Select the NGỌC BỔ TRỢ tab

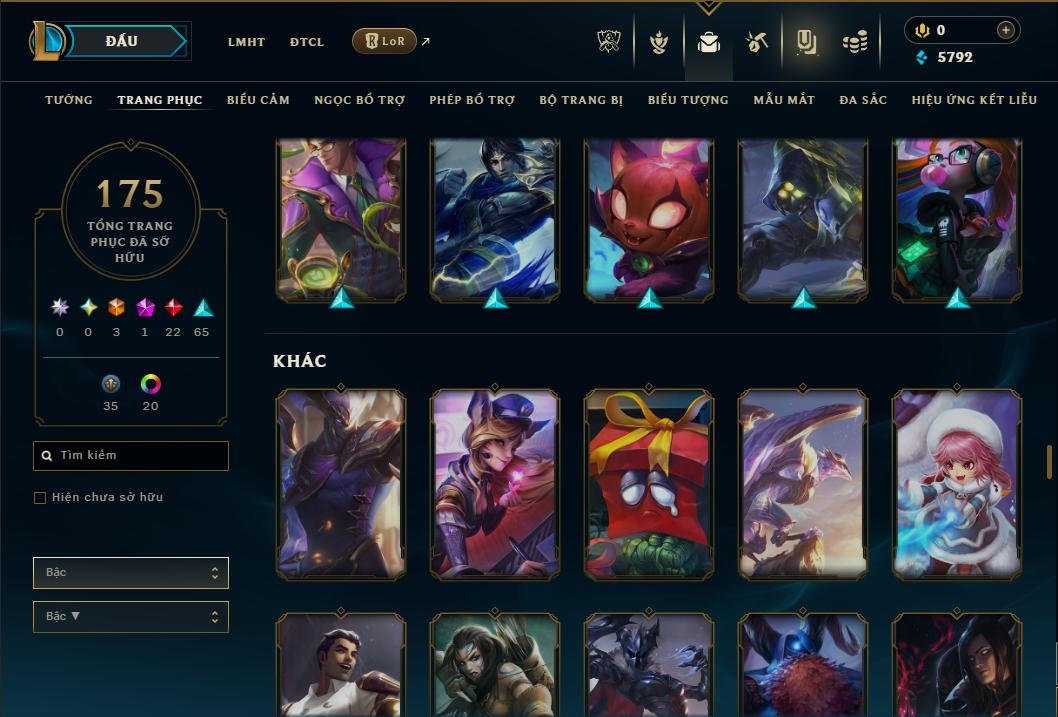[359, 100]
